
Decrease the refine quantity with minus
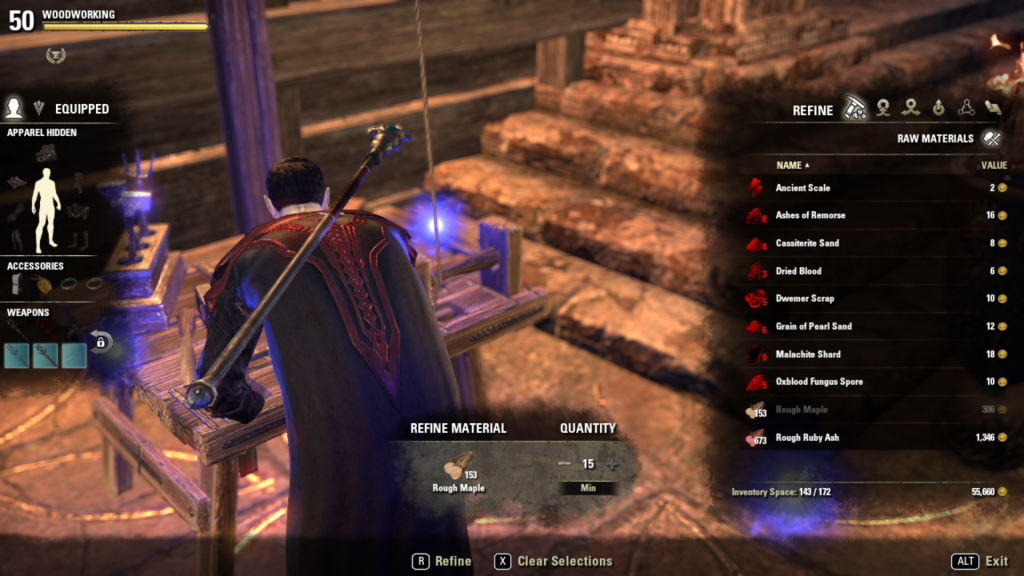coord(564,464)
